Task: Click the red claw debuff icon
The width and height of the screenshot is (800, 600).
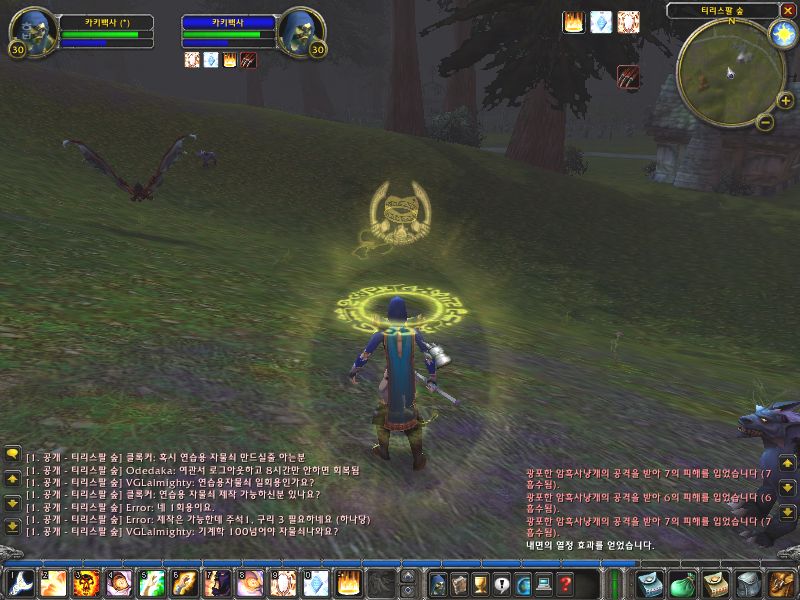Action: tap(628, 77)
